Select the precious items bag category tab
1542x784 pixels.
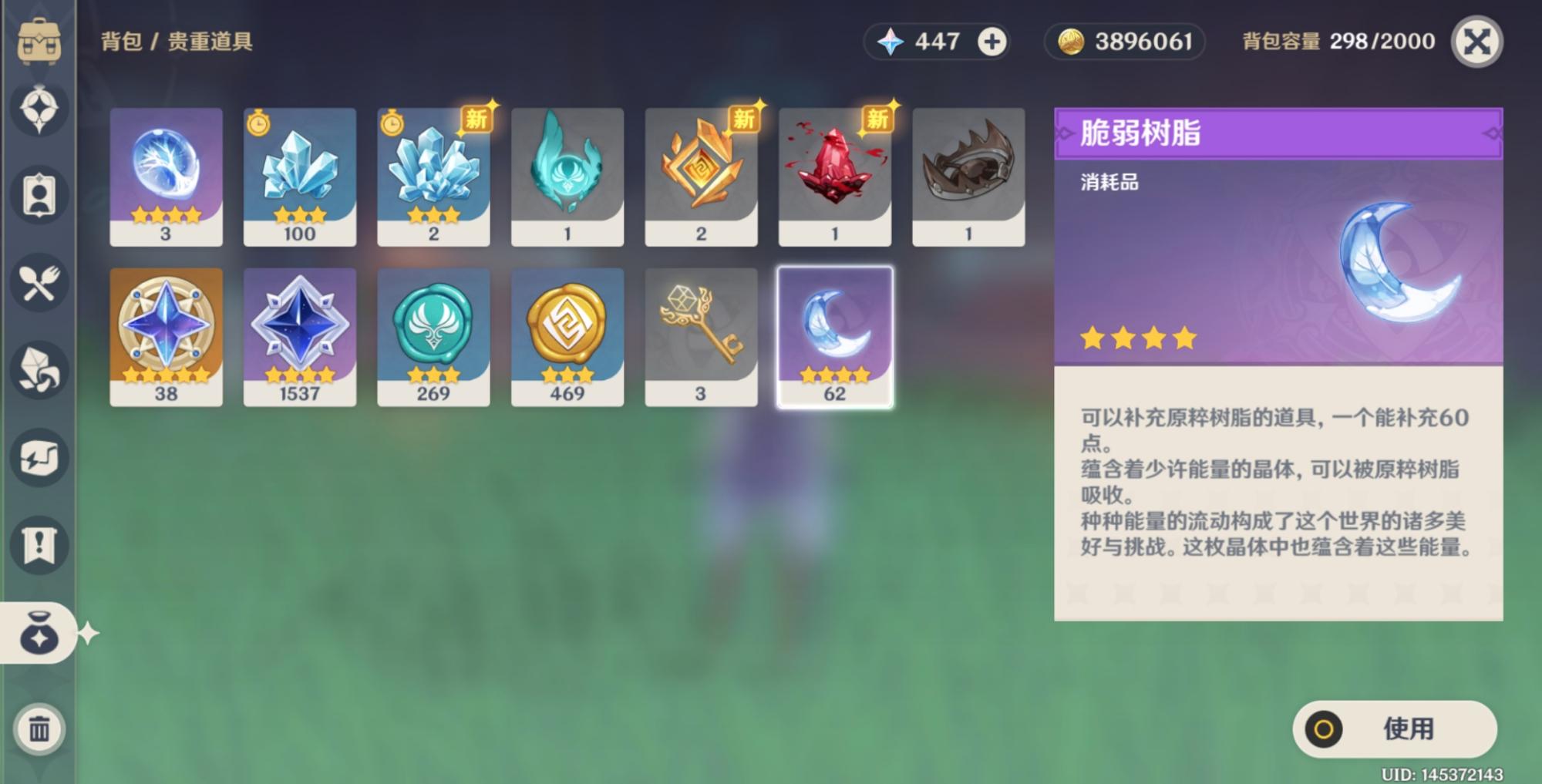(40, 634)
